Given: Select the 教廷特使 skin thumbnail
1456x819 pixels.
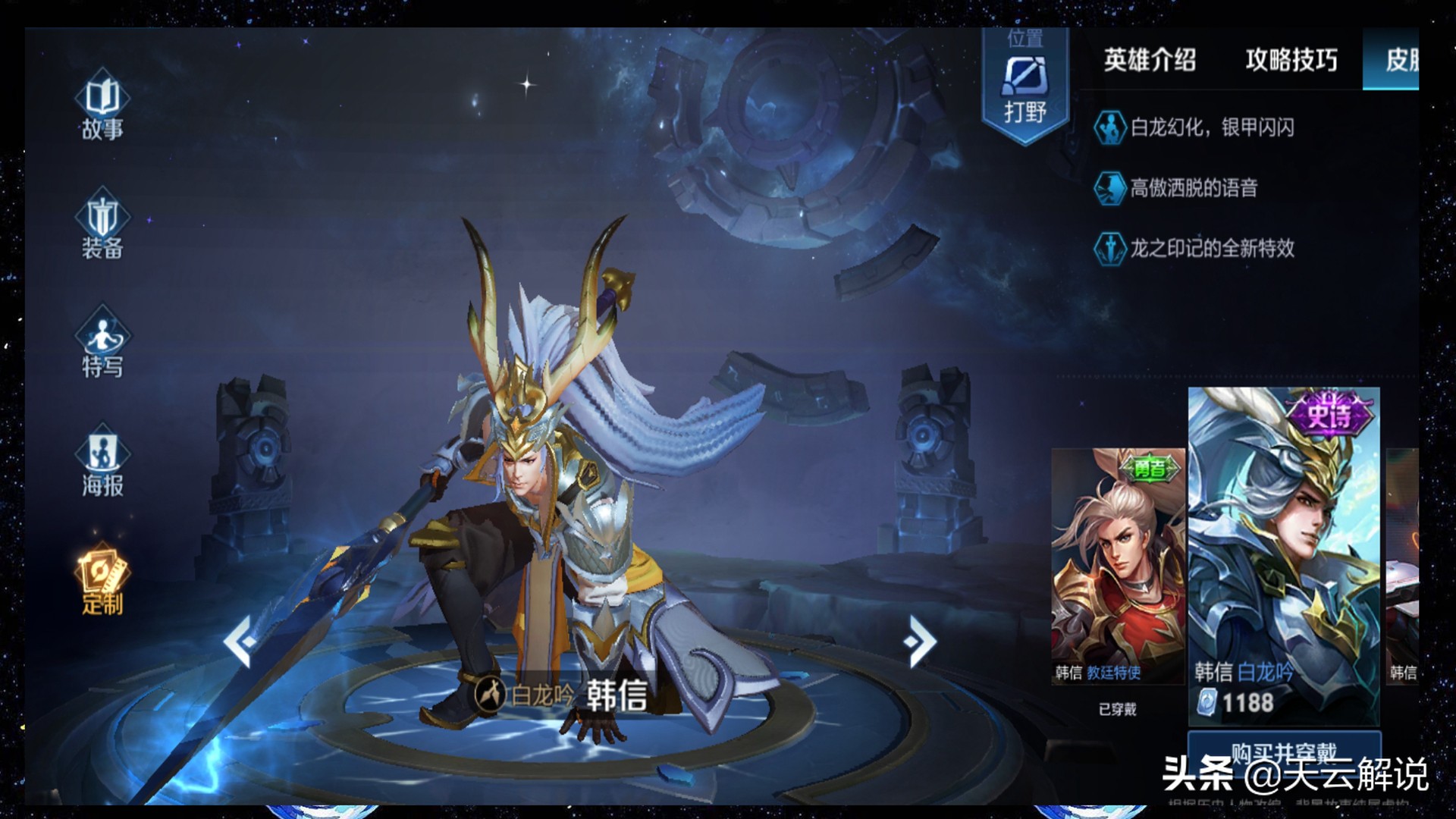Looking at the screenshot, I should pyautogui.click(x=1117, y=565).
